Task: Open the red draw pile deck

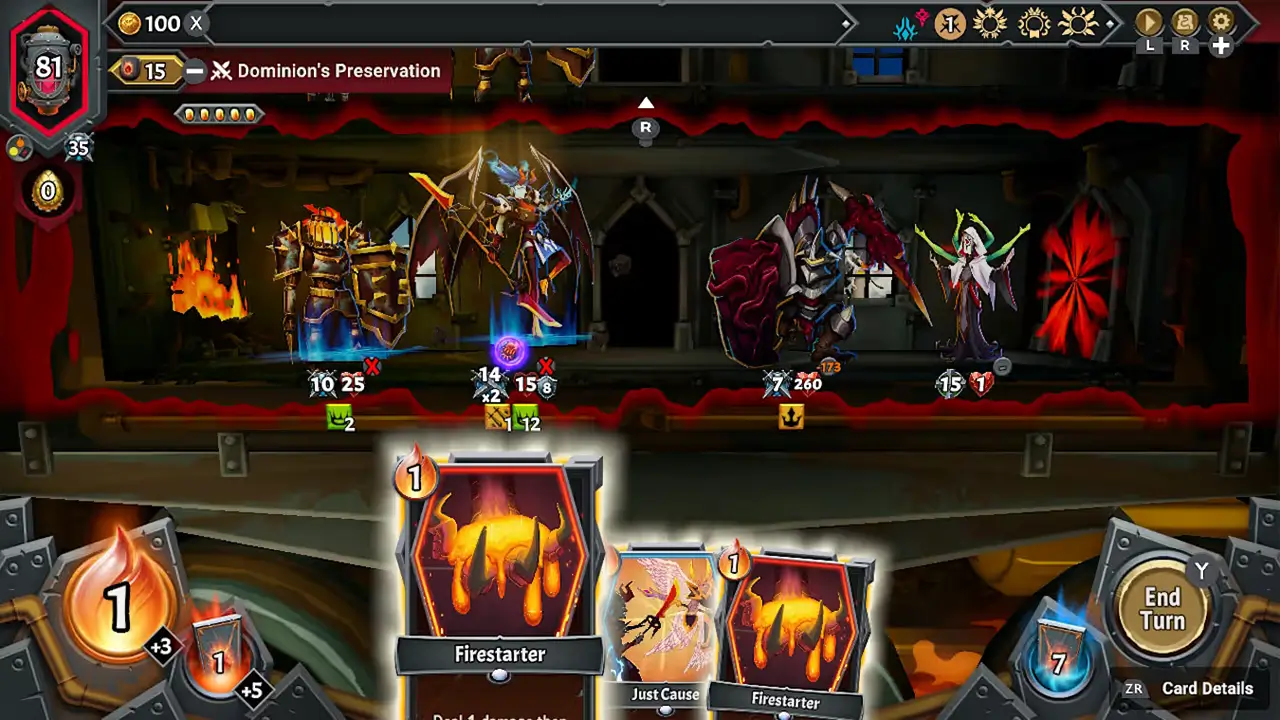Action: [x=218, y=655]
